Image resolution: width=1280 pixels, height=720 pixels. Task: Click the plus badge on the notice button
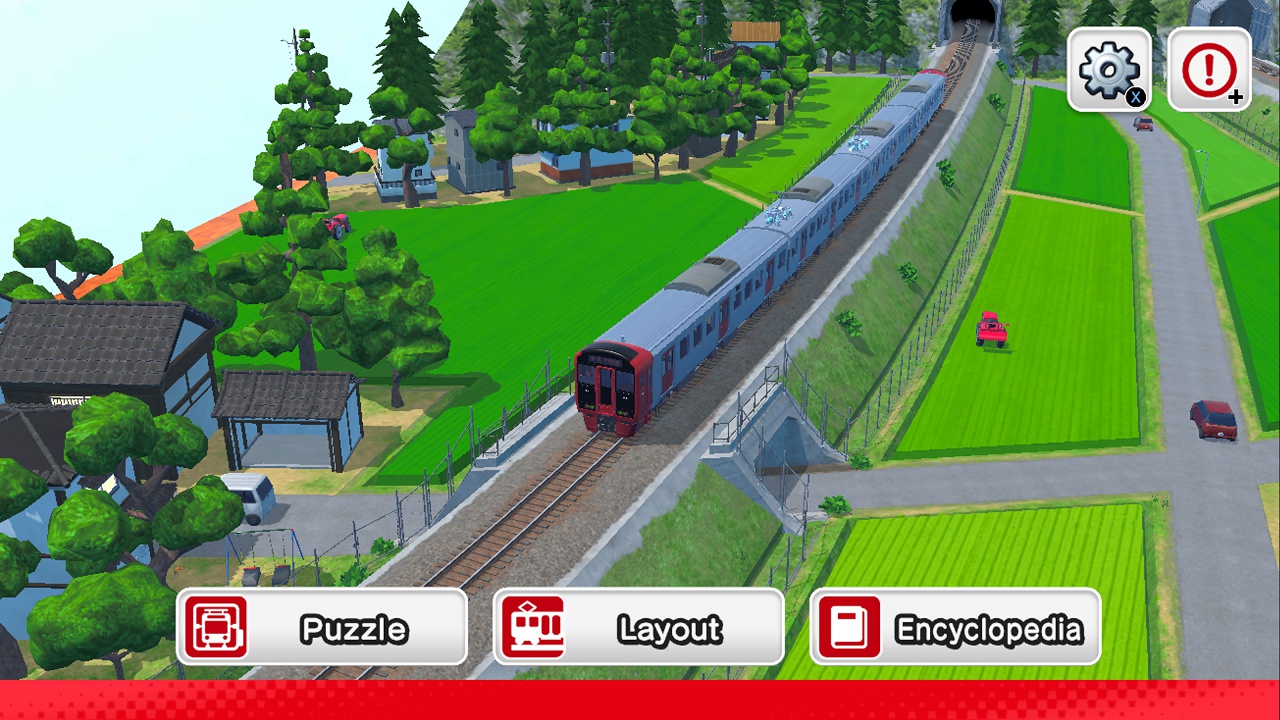(1238, 98)
